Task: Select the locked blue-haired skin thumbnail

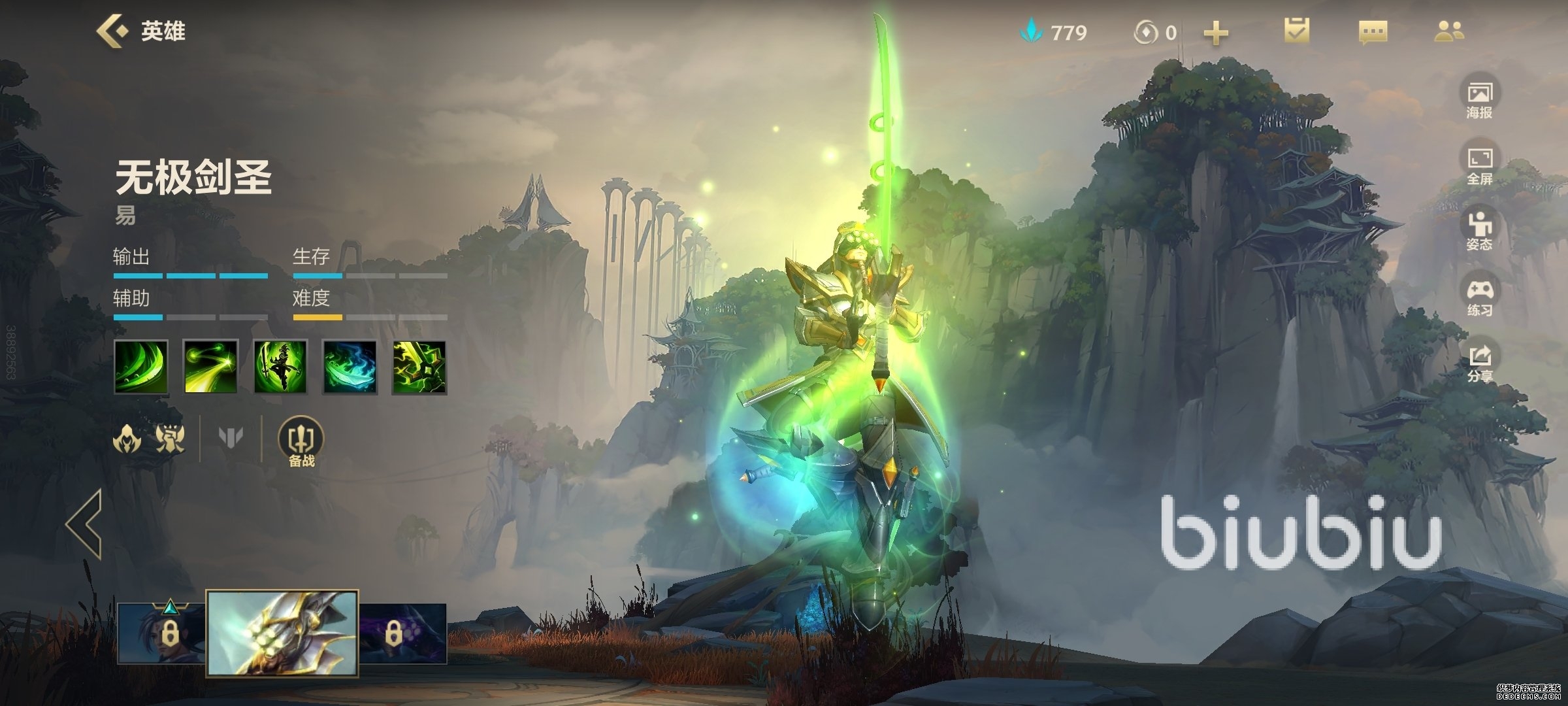Action: coord(161,633)
